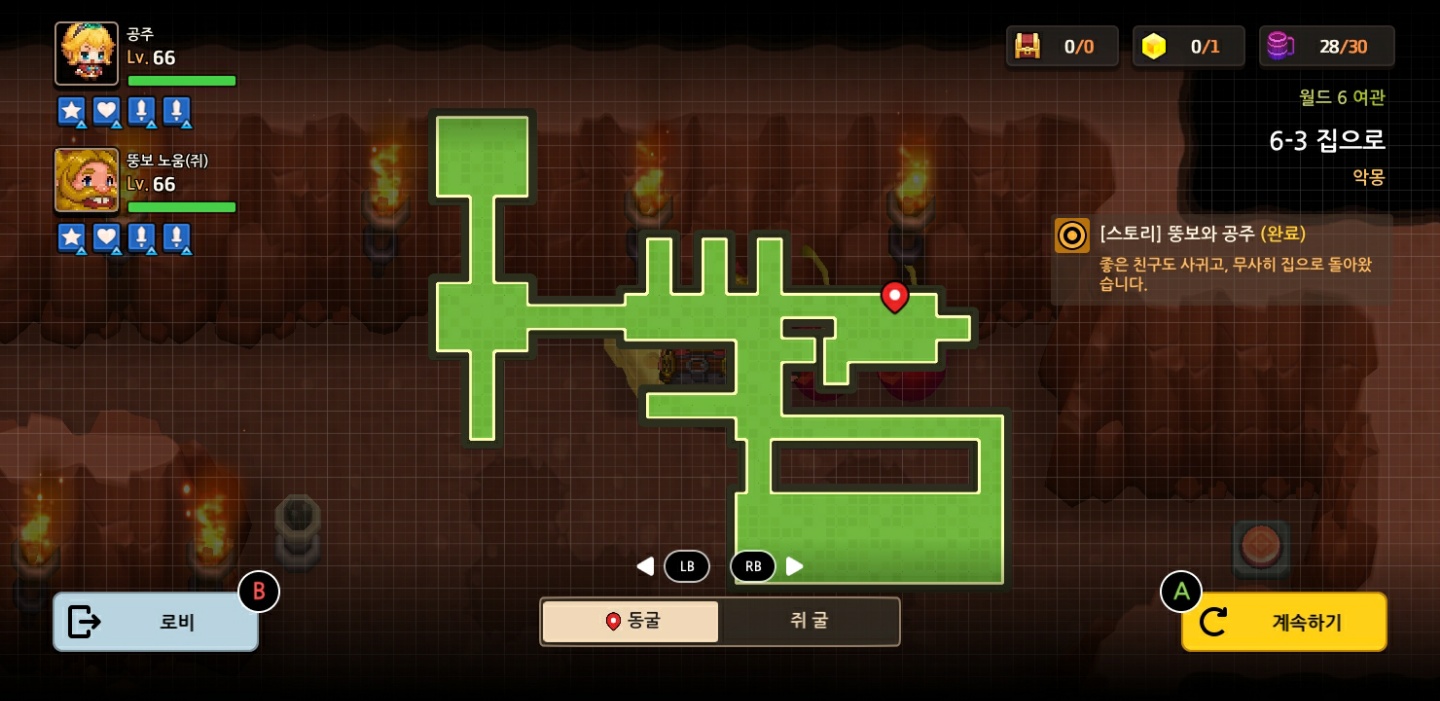
Task: Check the purple coin stack icon
Action: point(1280,46)
